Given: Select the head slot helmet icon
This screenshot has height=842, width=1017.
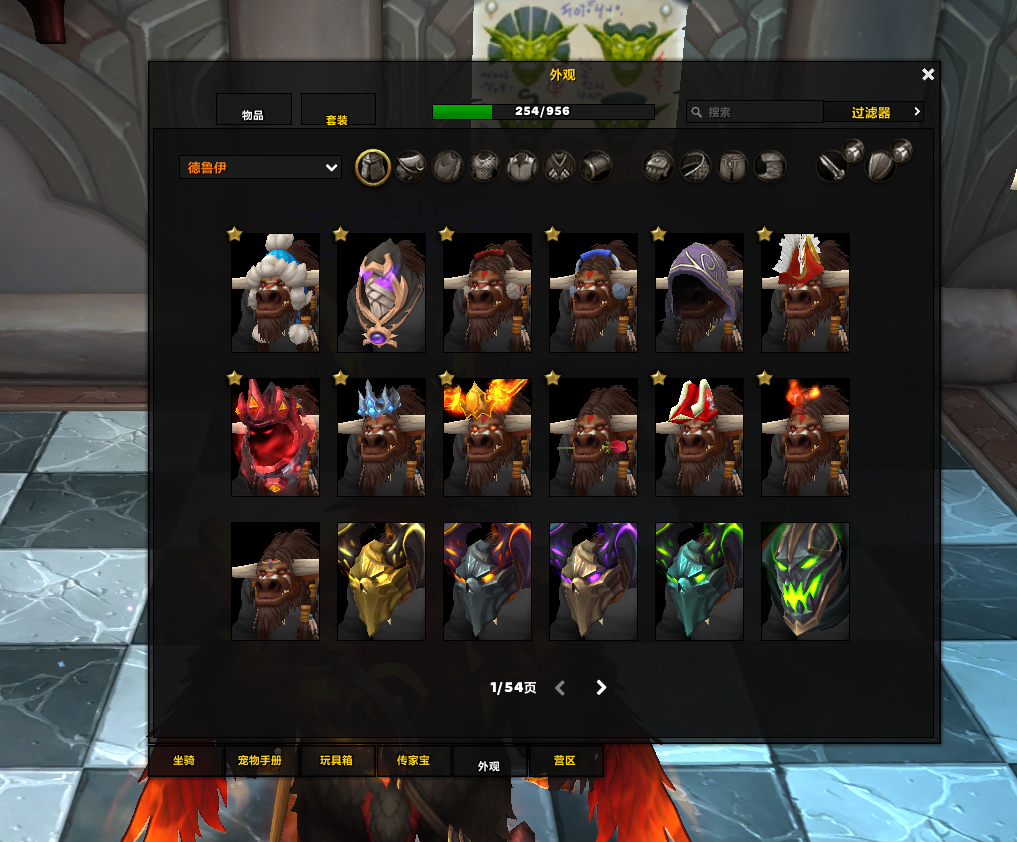Looking at the screenshot, I should pyautogui.click(x=373, y=167).
